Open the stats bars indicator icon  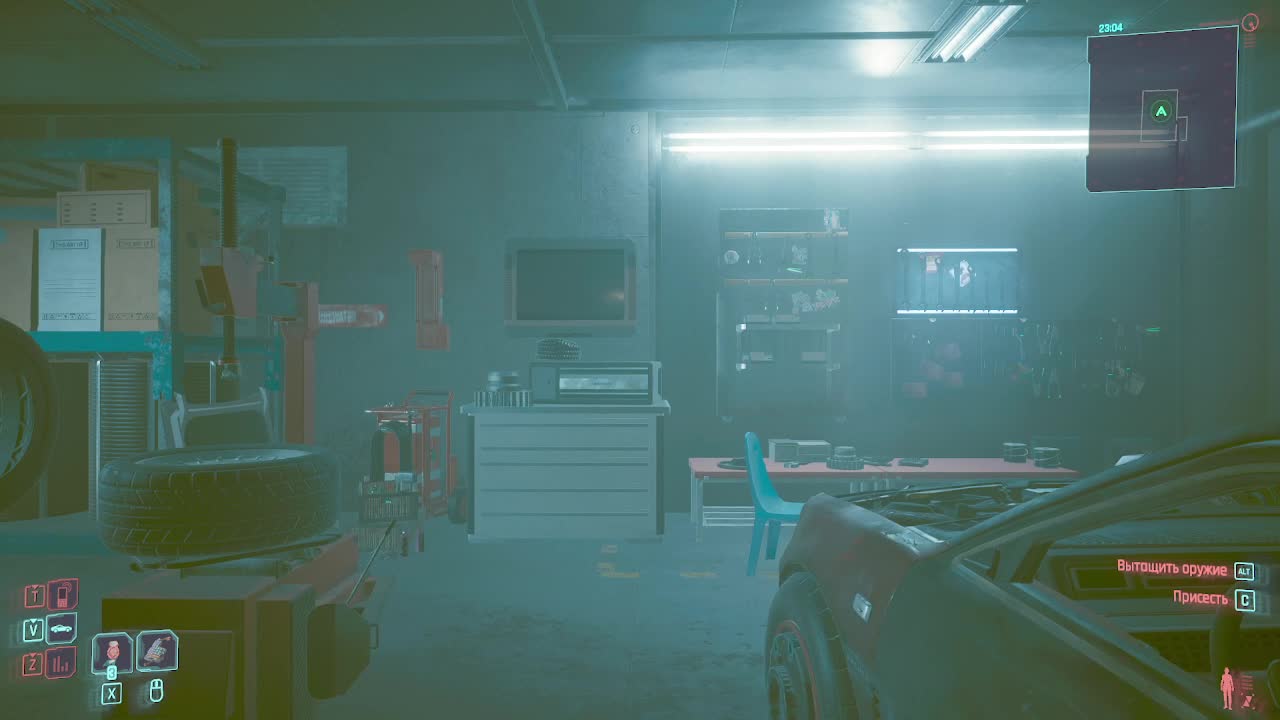[x=59, y=660]
